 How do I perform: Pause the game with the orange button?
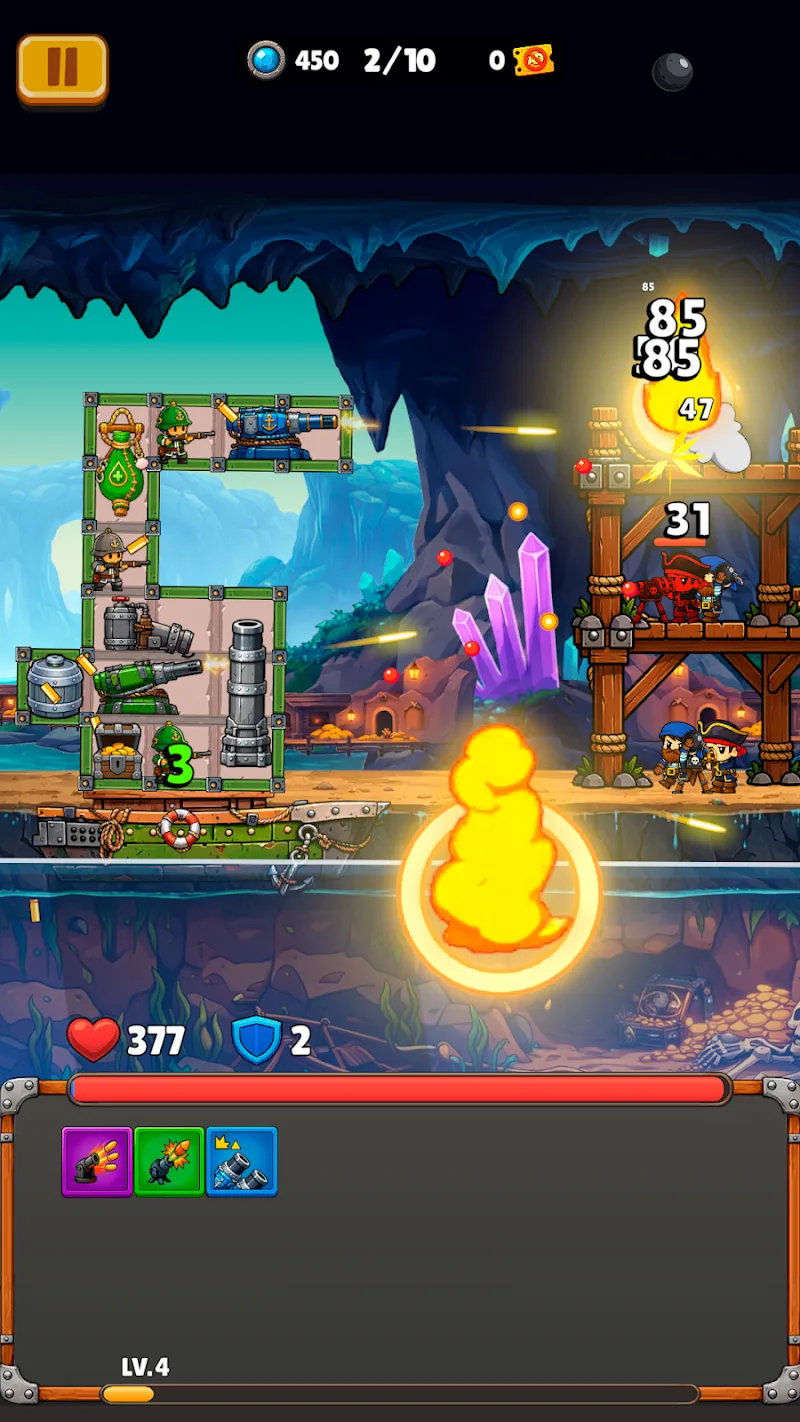(62, 68)
